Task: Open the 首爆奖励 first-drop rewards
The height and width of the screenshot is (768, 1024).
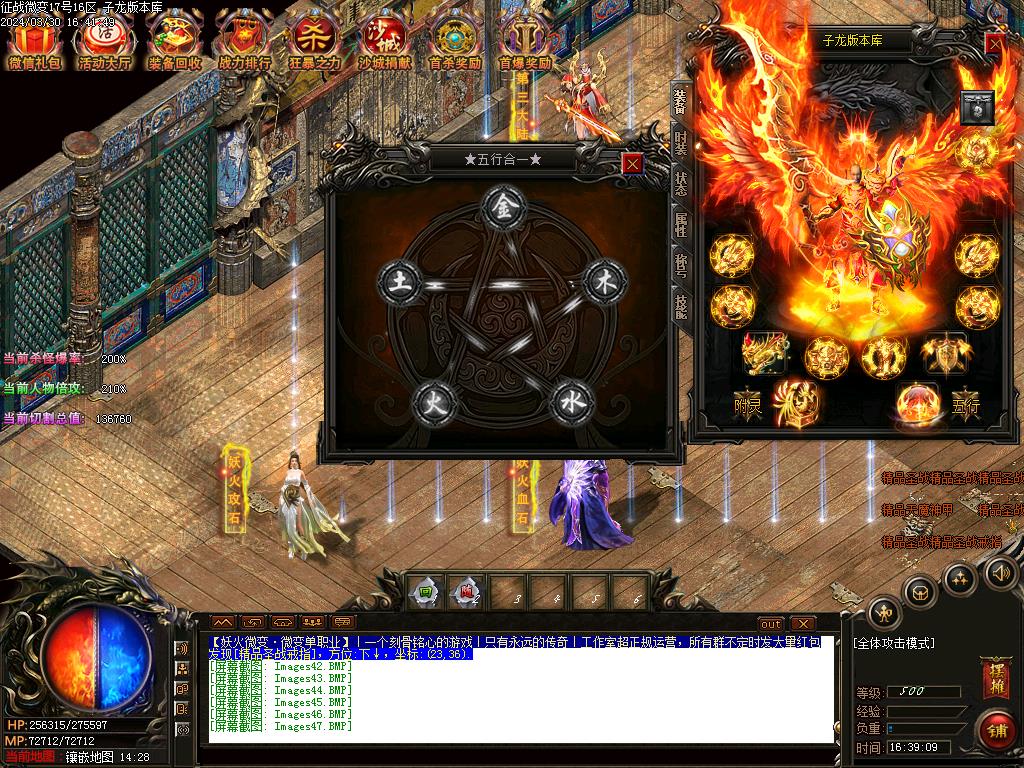Action: click(x=525, y=40)
